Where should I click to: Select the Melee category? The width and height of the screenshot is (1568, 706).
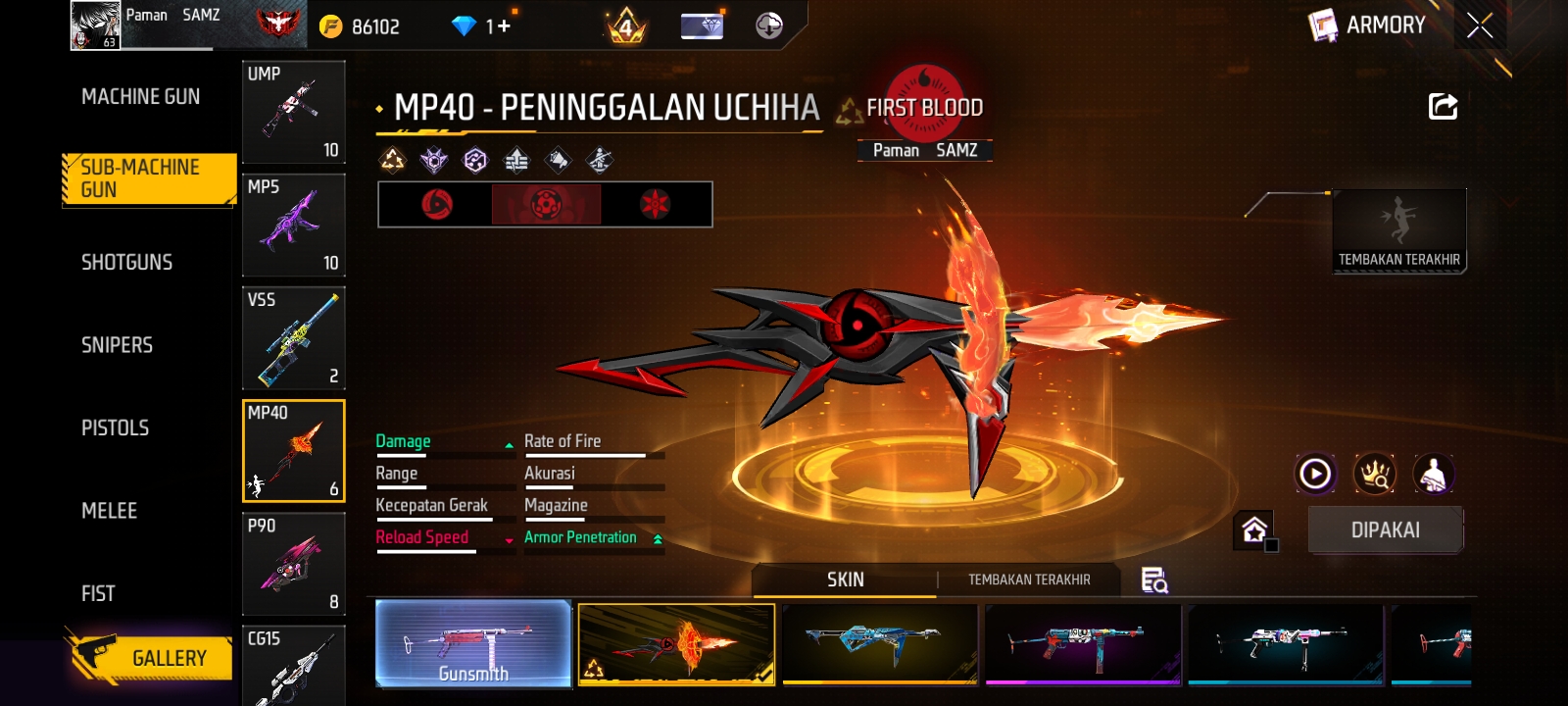(x=110, y=511)
